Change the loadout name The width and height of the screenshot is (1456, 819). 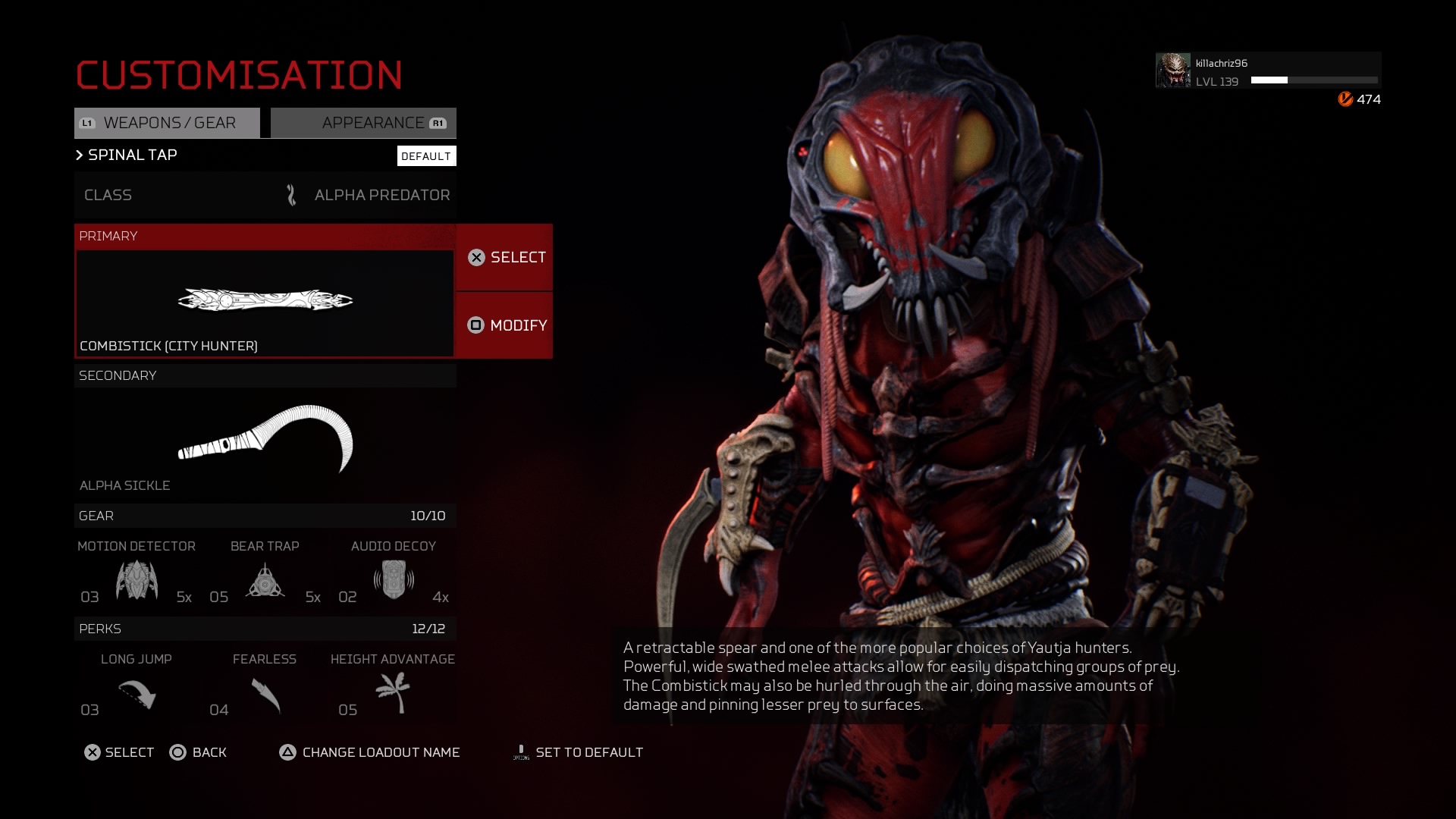pos(370,752)
